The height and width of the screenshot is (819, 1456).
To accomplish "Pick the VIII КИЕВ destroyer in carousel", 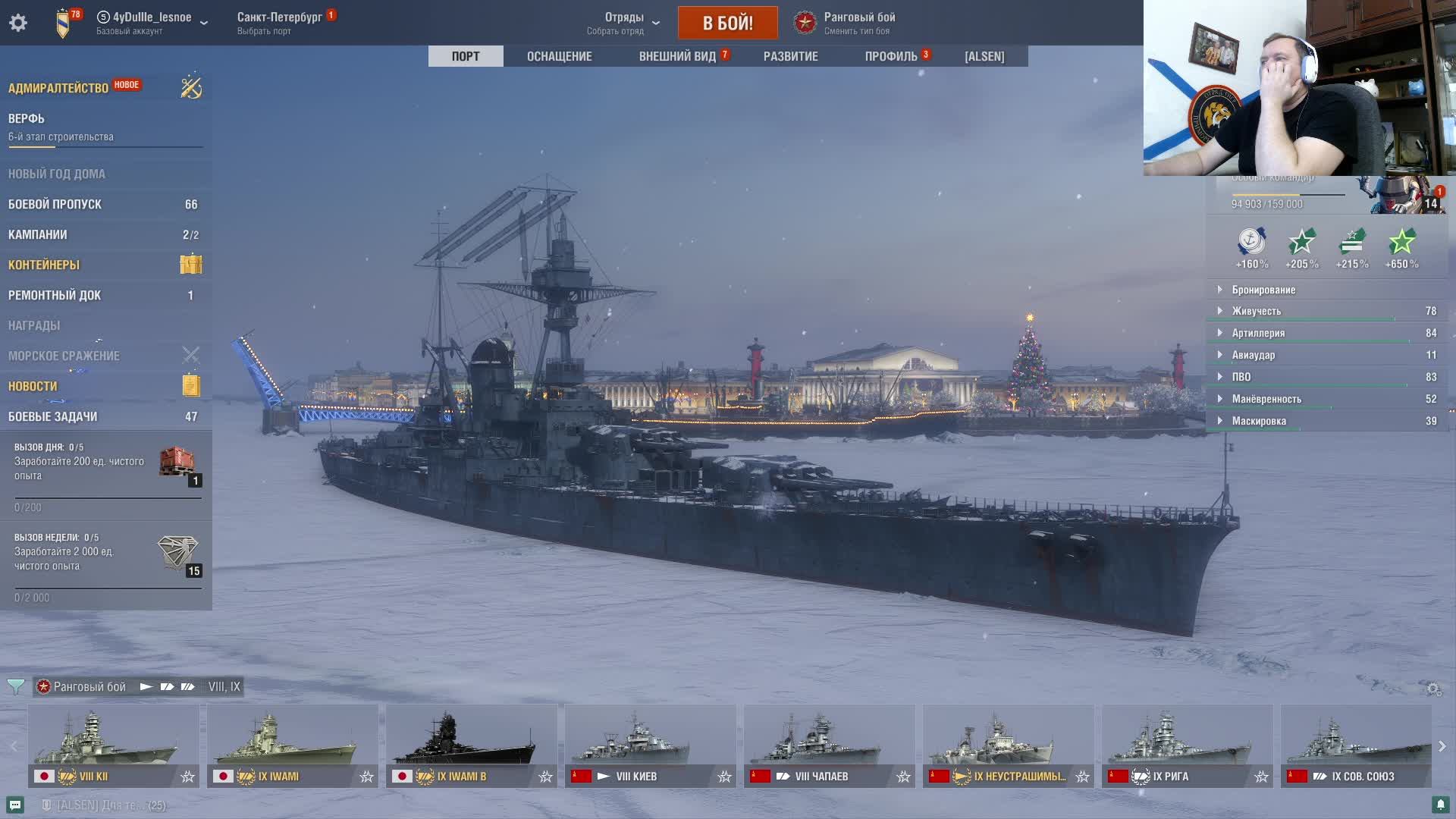I will coord(650,745).
